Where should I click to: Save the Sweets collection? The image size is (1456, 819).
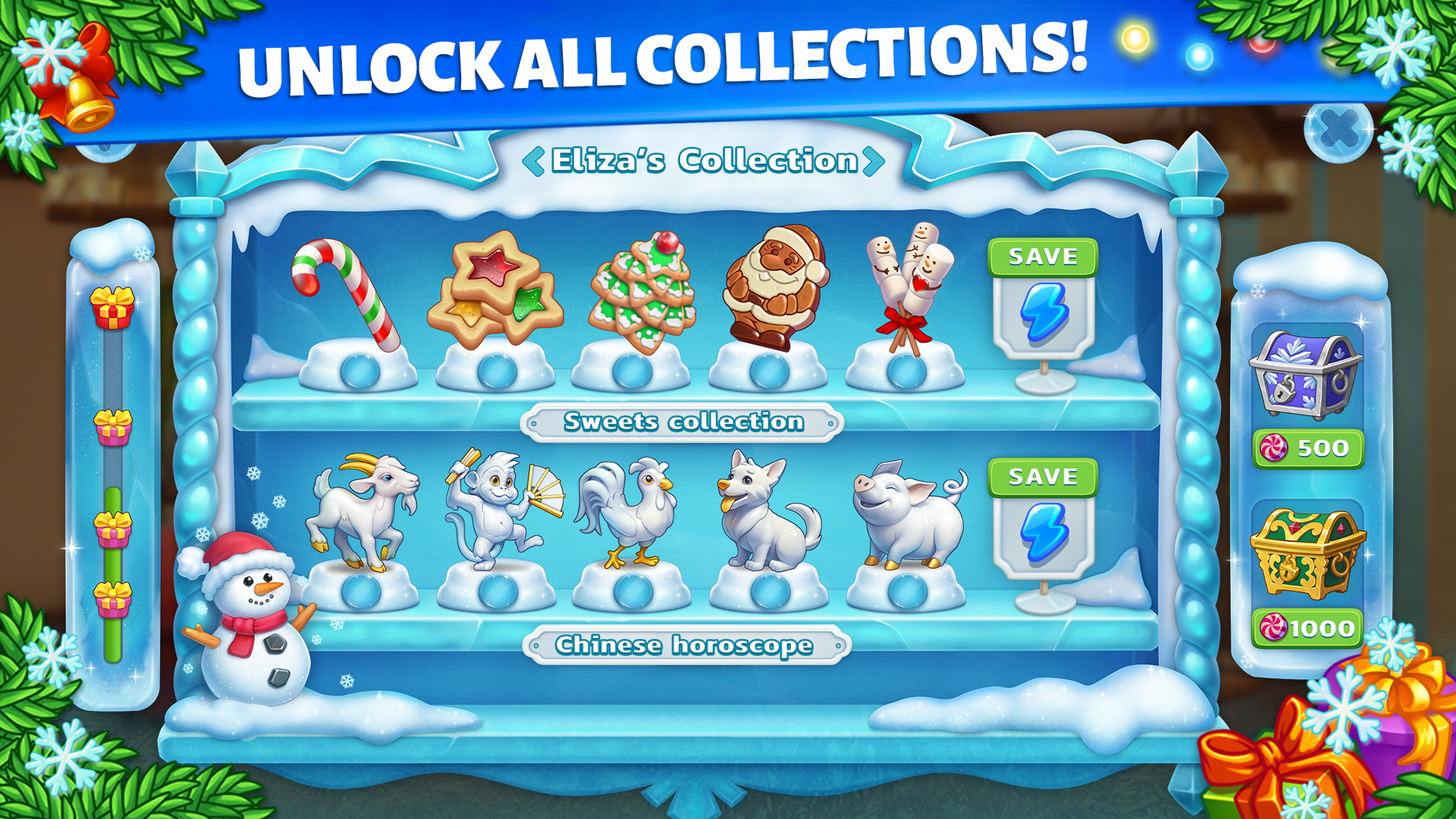(x=1044, y=256)
